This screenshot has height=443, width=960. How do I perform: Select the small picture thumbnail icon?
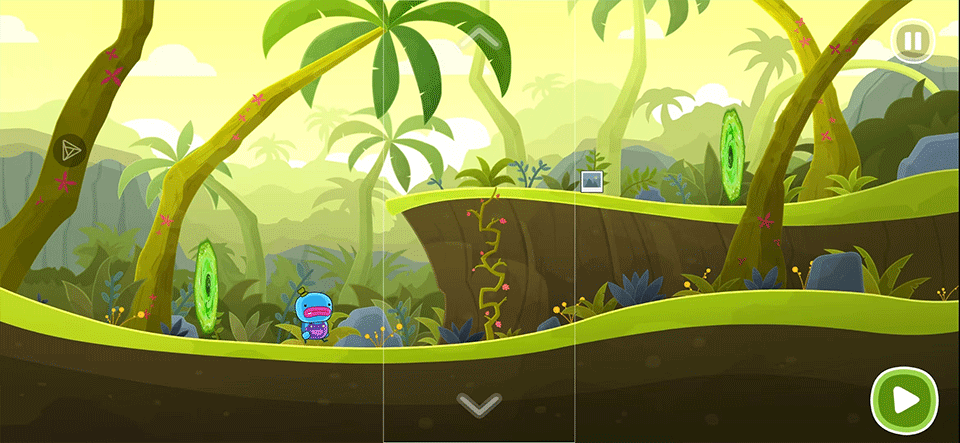pyautogui.click(x=592, y=181)
